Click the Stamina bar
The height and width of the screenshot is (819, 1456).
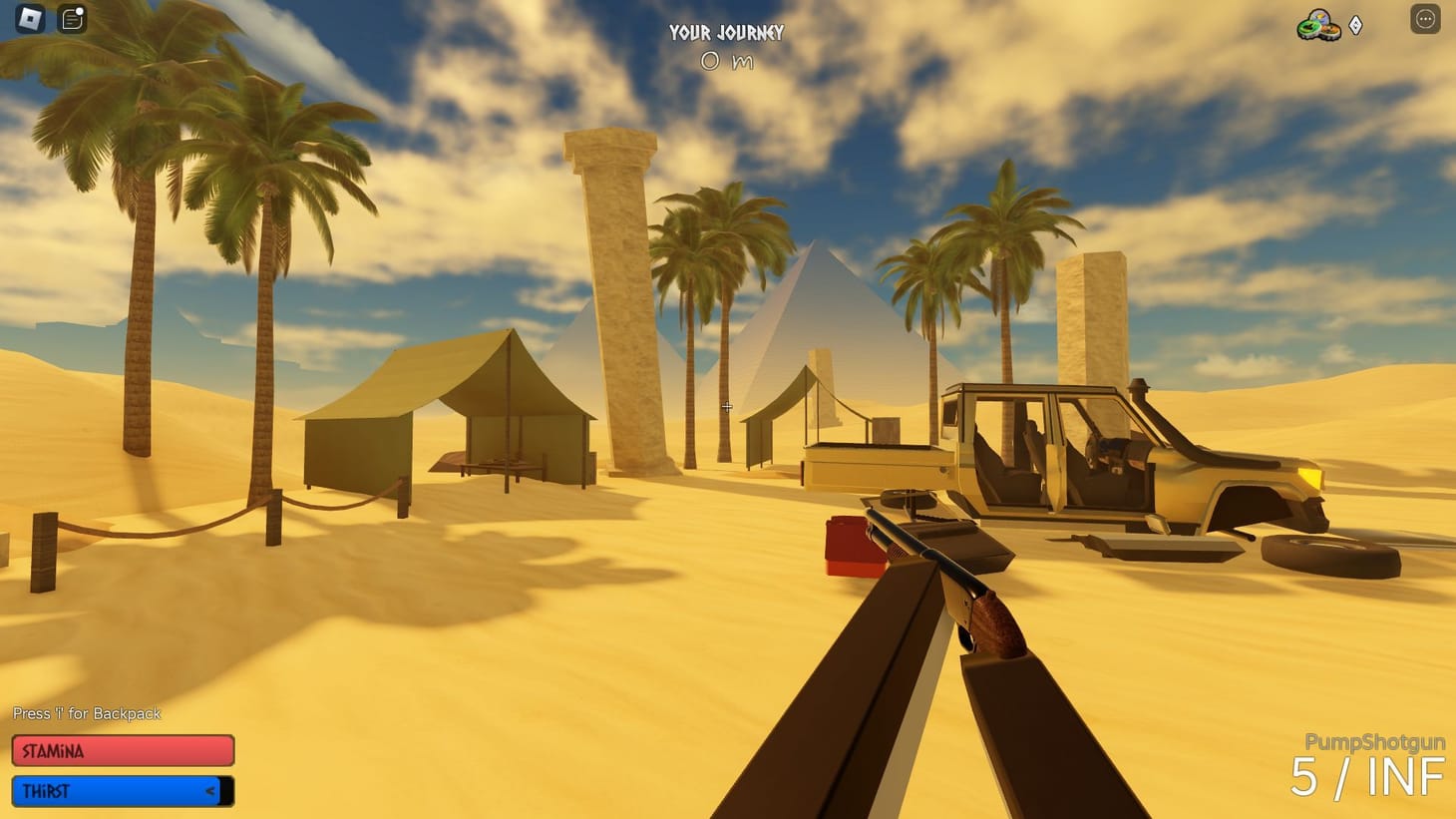coord(122,750)
